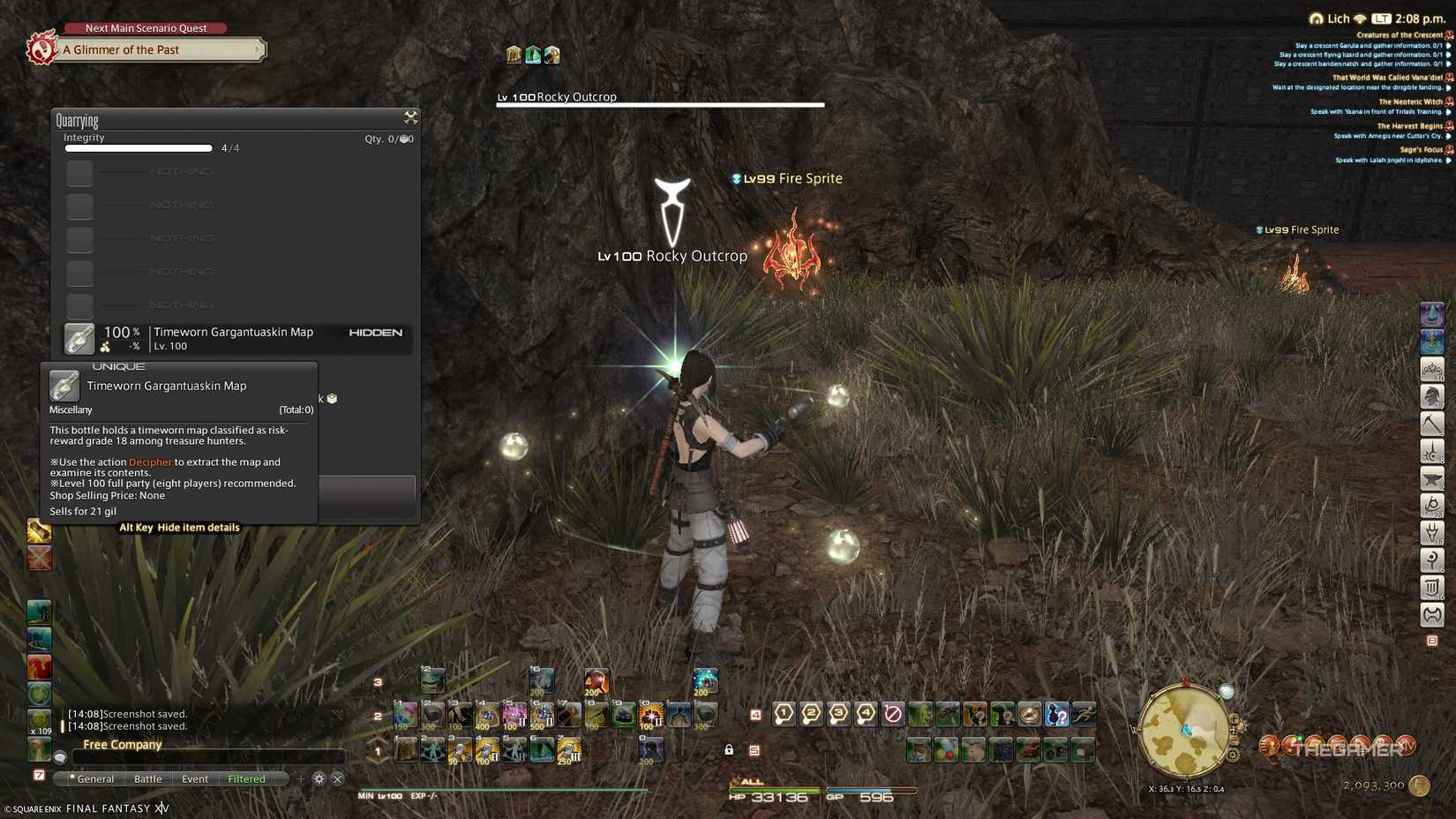Collapse the Quarrying window with its double-arrow button
The height and width of the screenshot is (819, 1456).
click(x=410, y=116)
